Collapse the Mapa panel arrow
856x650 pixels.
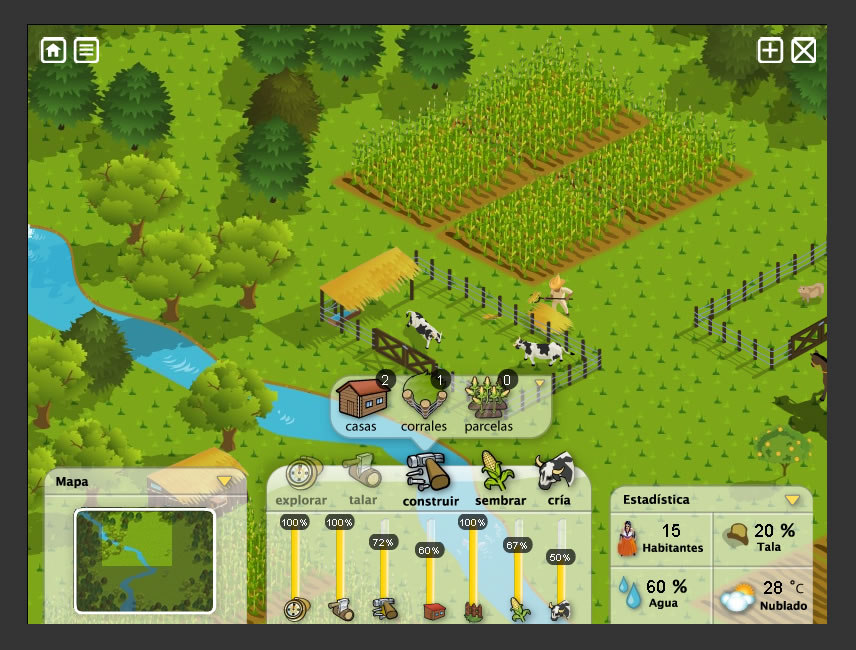coord(225,481)
